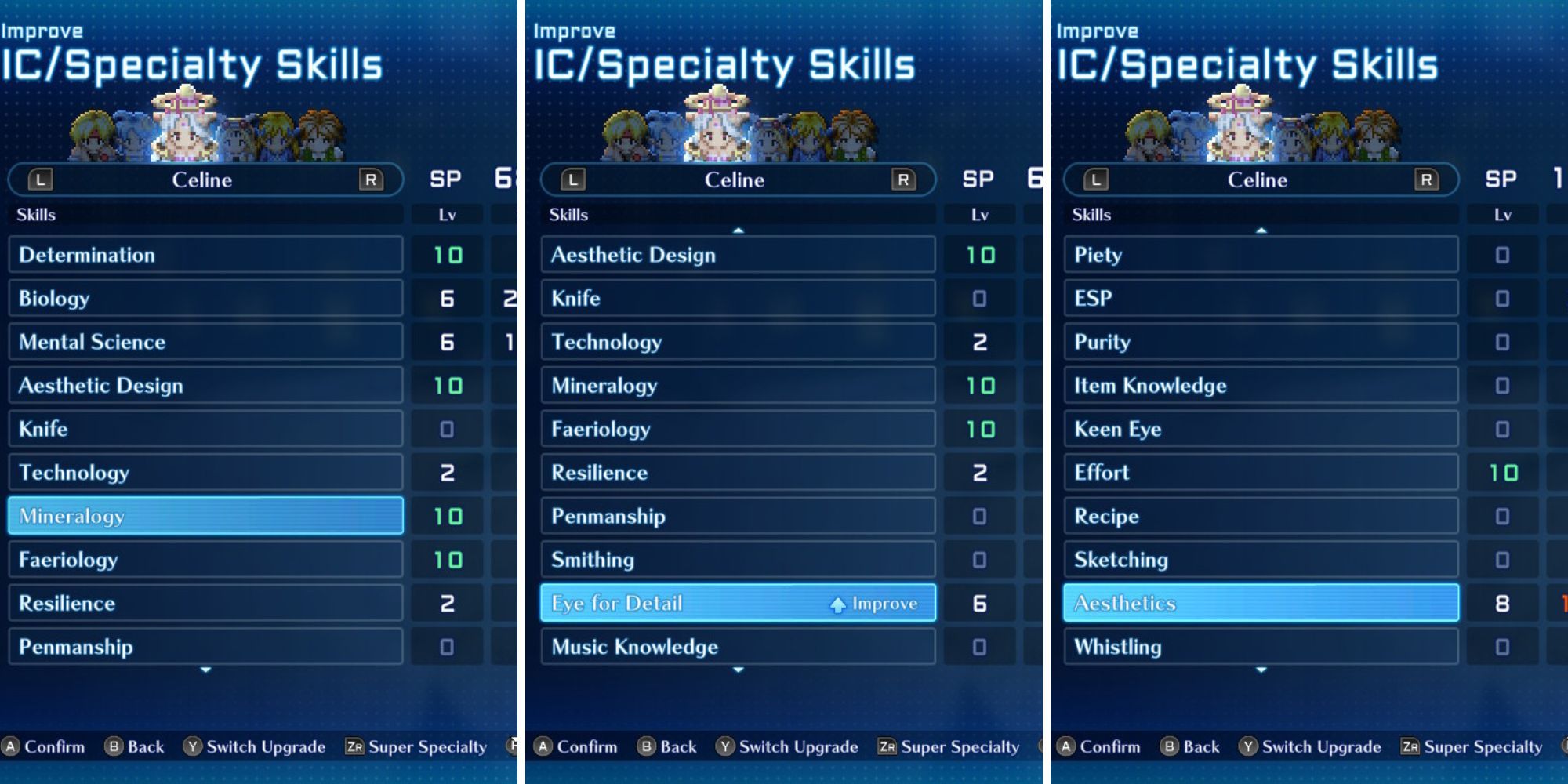Select the highlighted Mineralogy skill row
The width and height of the screenshot is (1568, 784).
tap(204, 516)
